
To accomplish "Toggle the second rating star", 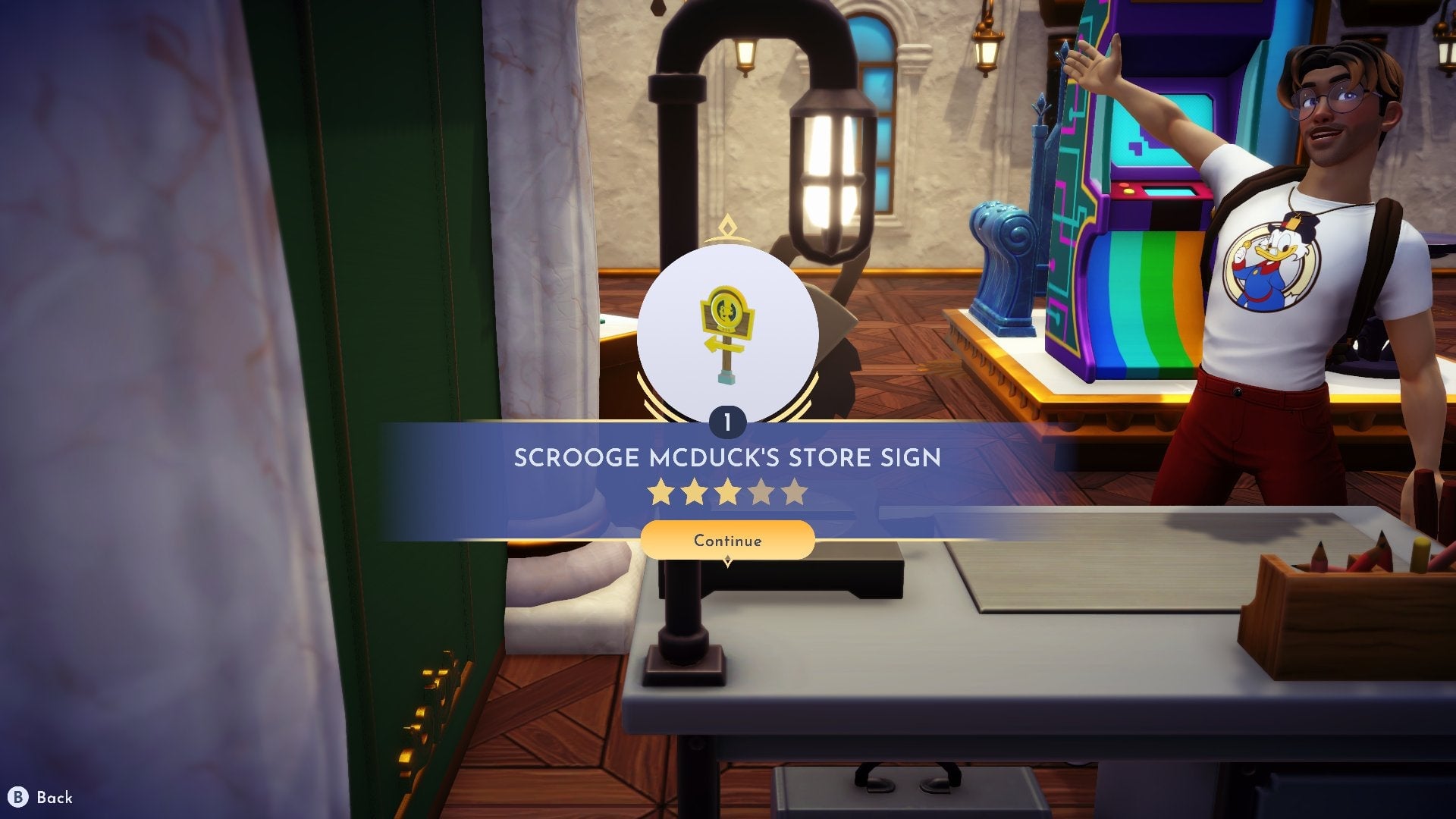I will 694,491.
